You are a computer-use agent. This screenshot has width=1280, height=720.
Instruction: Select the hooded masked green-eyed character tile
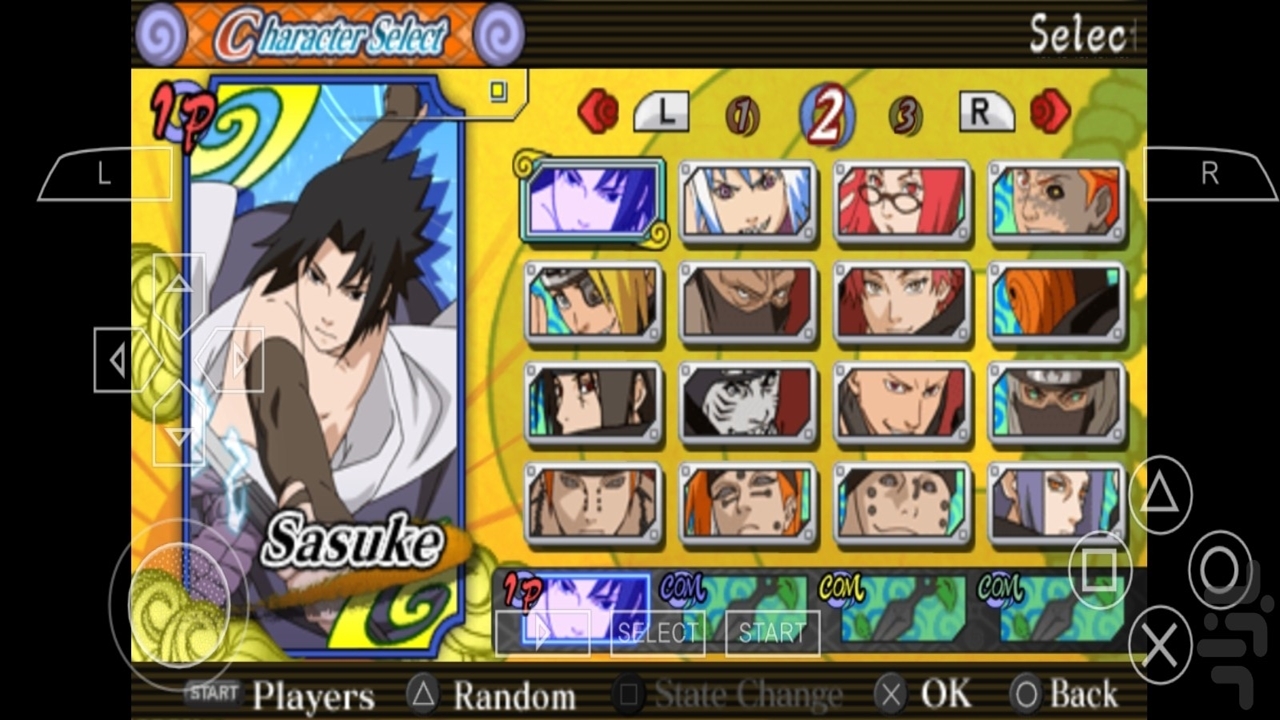1057,402
